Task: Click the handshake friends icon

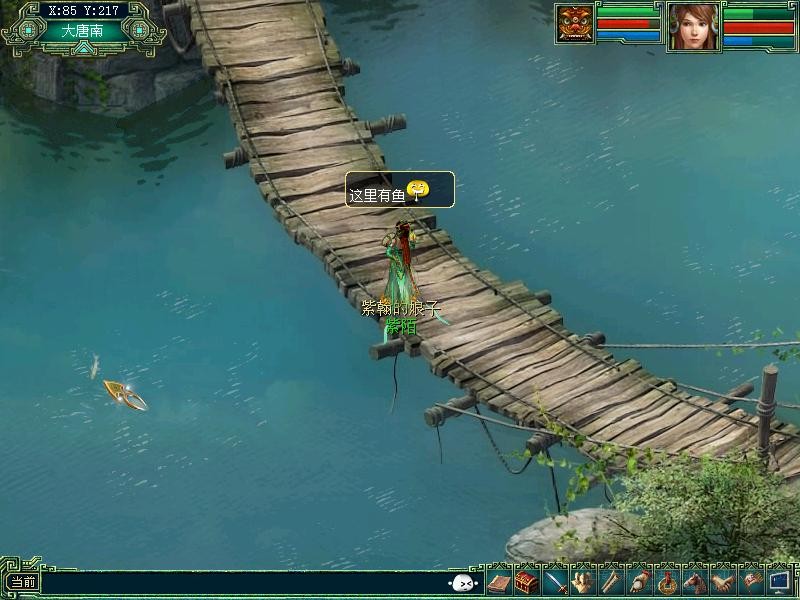Action: pyautogui.click(x=721, y=581)
